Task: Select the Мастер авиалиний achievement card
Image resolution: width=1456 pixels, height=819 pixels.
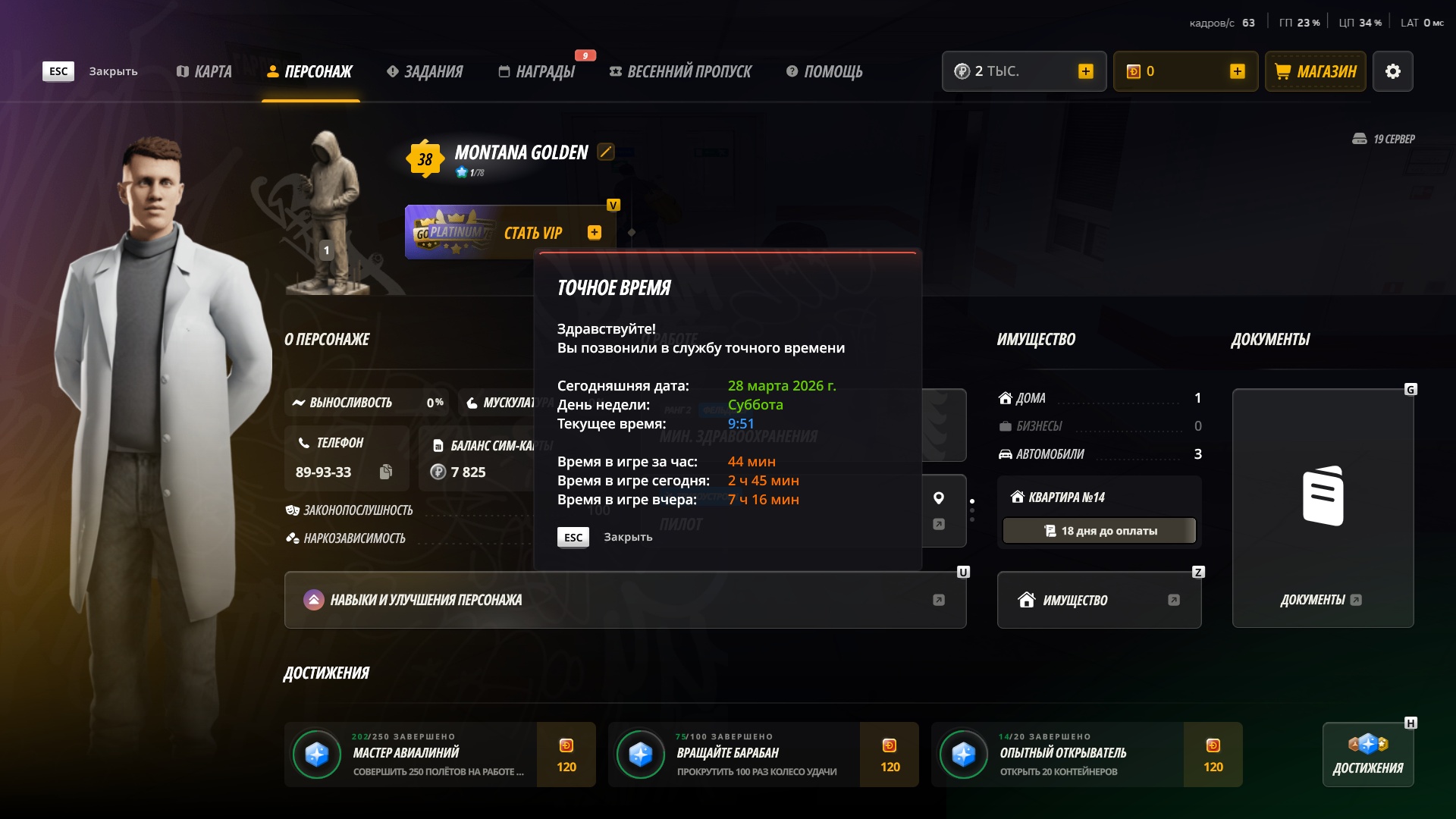Action: (x=440, y=755)
